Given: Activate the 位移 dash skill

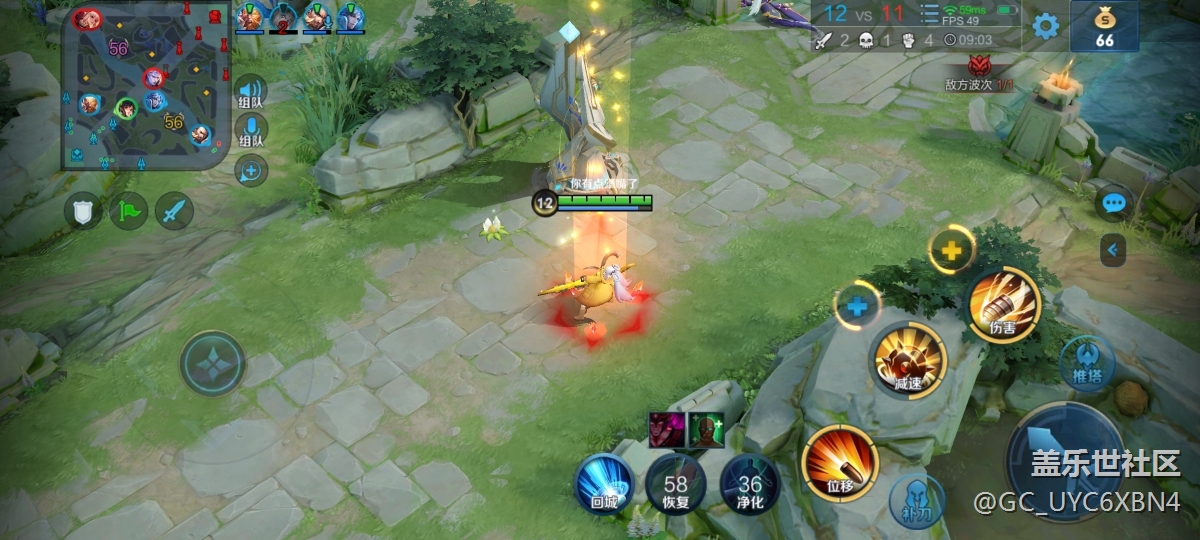Looking at the screenshot, I should (x=839, y=463).
